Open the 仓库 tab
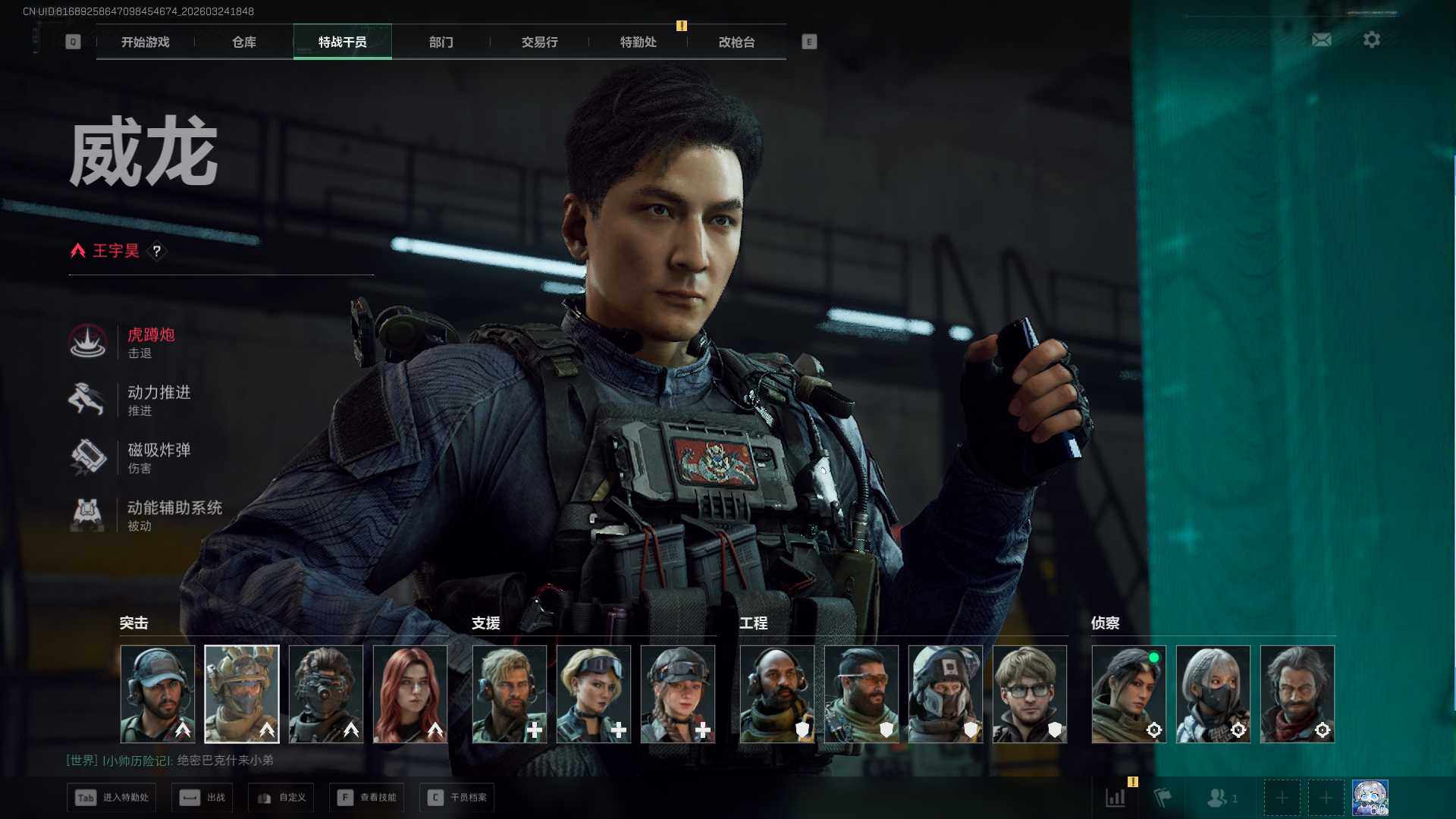 [x=243, y=42]
